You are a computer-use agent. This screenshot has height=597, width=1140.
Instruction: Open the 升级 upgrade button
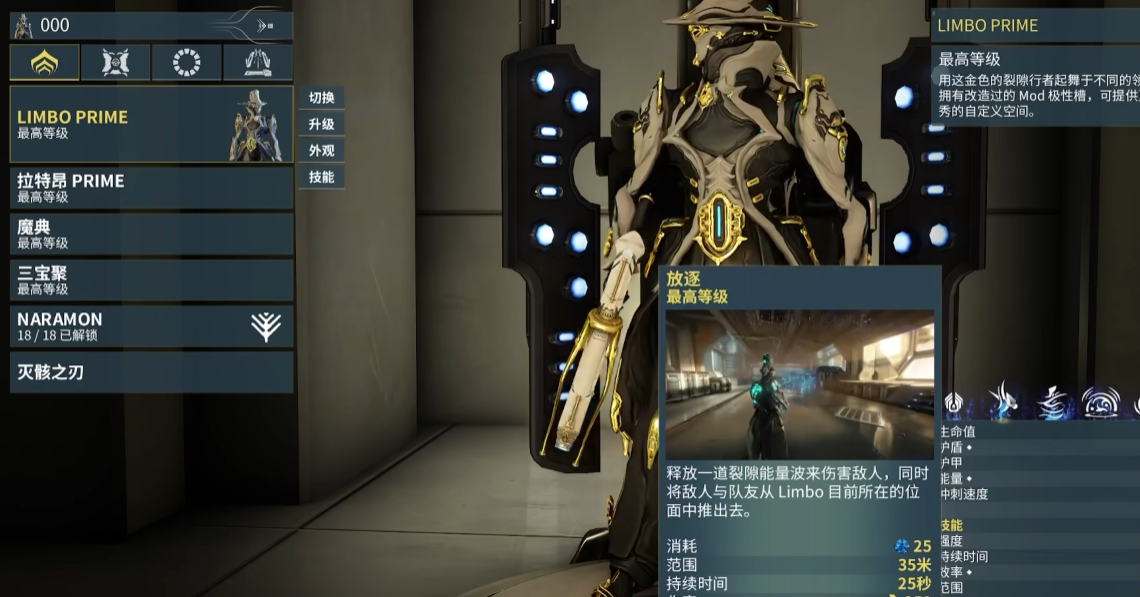click(x=321, y=124)
